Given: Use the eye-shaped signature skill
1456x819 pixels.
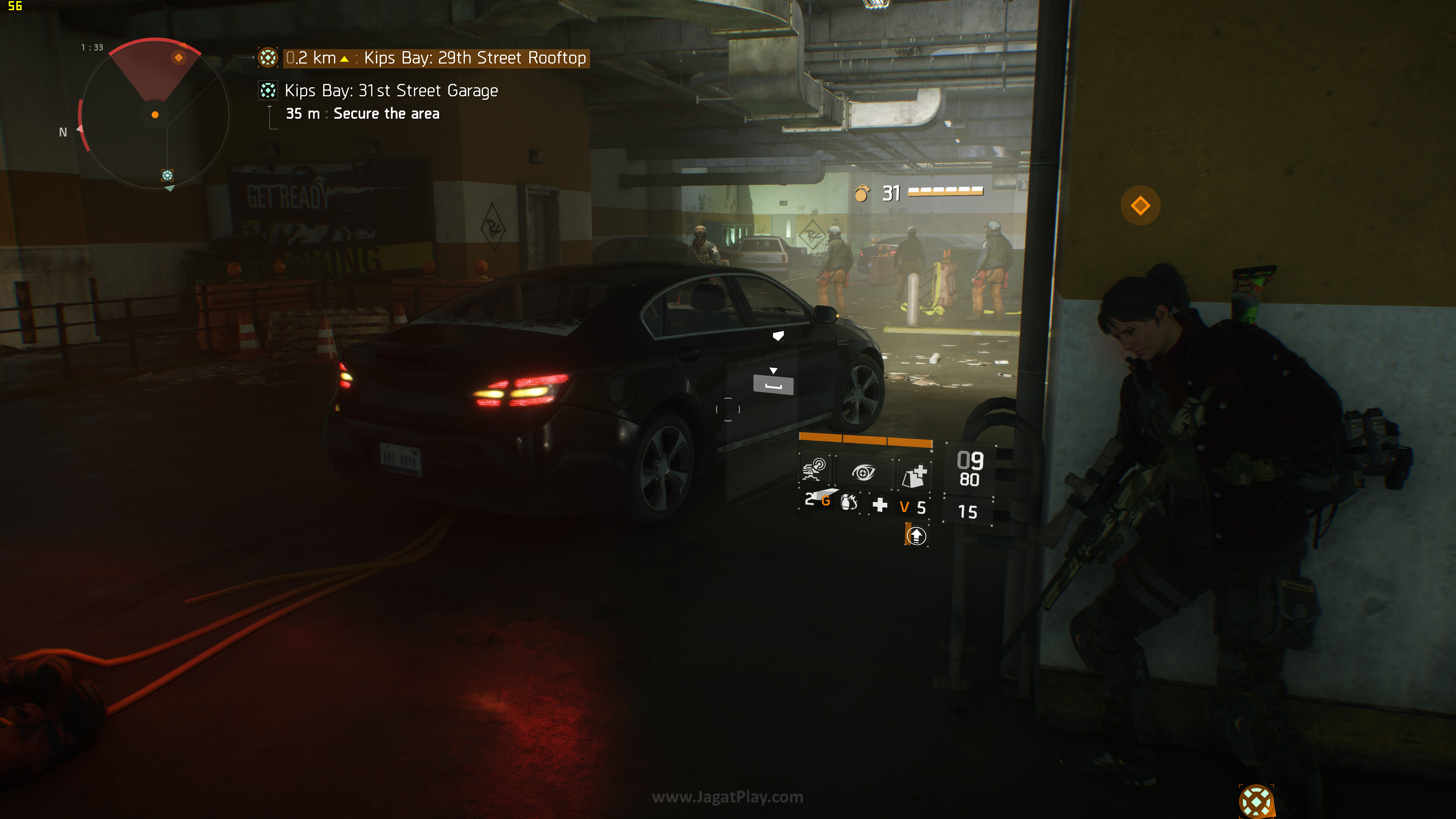Looking at the screenshot, I should point(863,472).
